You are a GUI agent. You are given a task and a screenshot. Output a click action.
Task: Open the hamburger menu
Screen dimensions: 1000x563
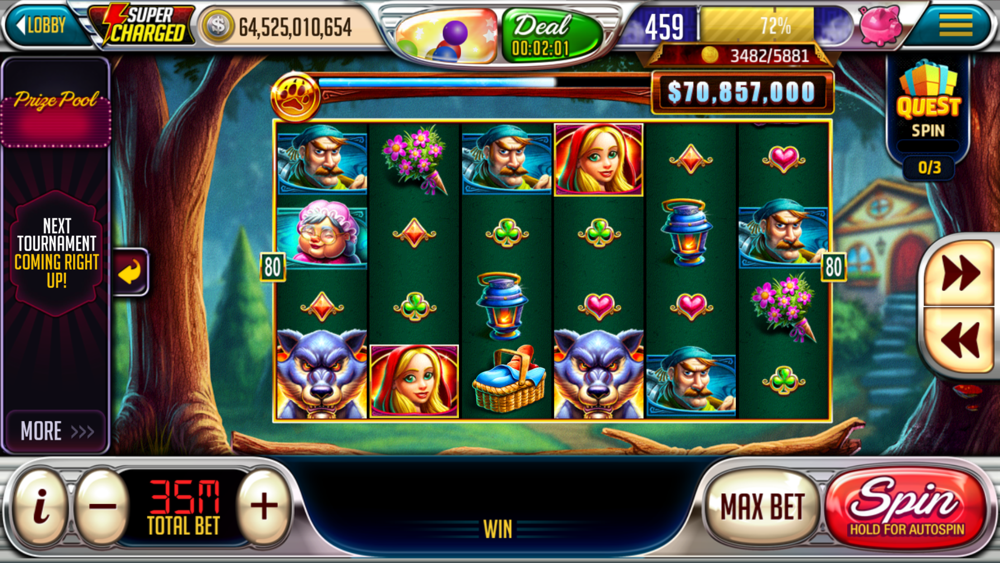tap(956, 25)
